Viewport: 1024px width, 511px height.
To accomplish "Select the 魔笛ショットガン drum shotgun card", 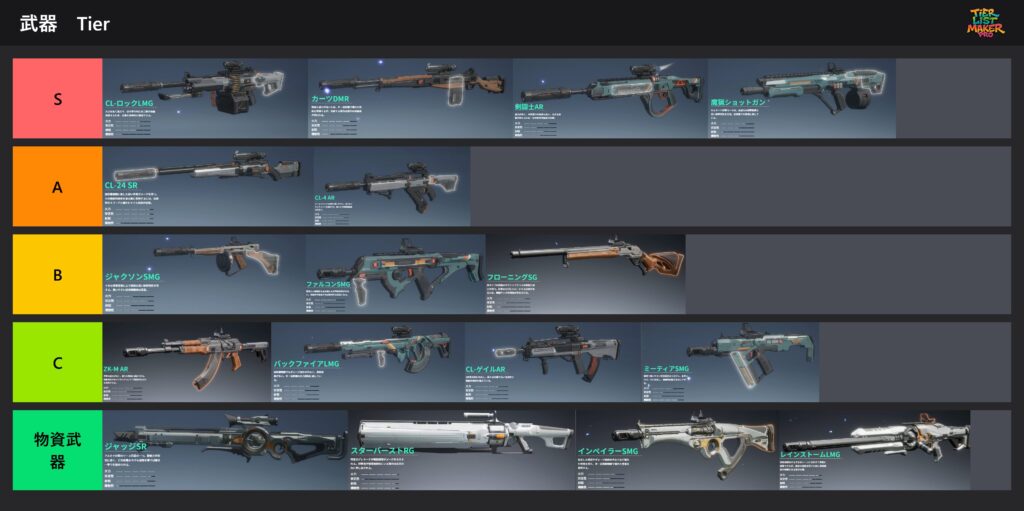I will [x=802, y=98].
